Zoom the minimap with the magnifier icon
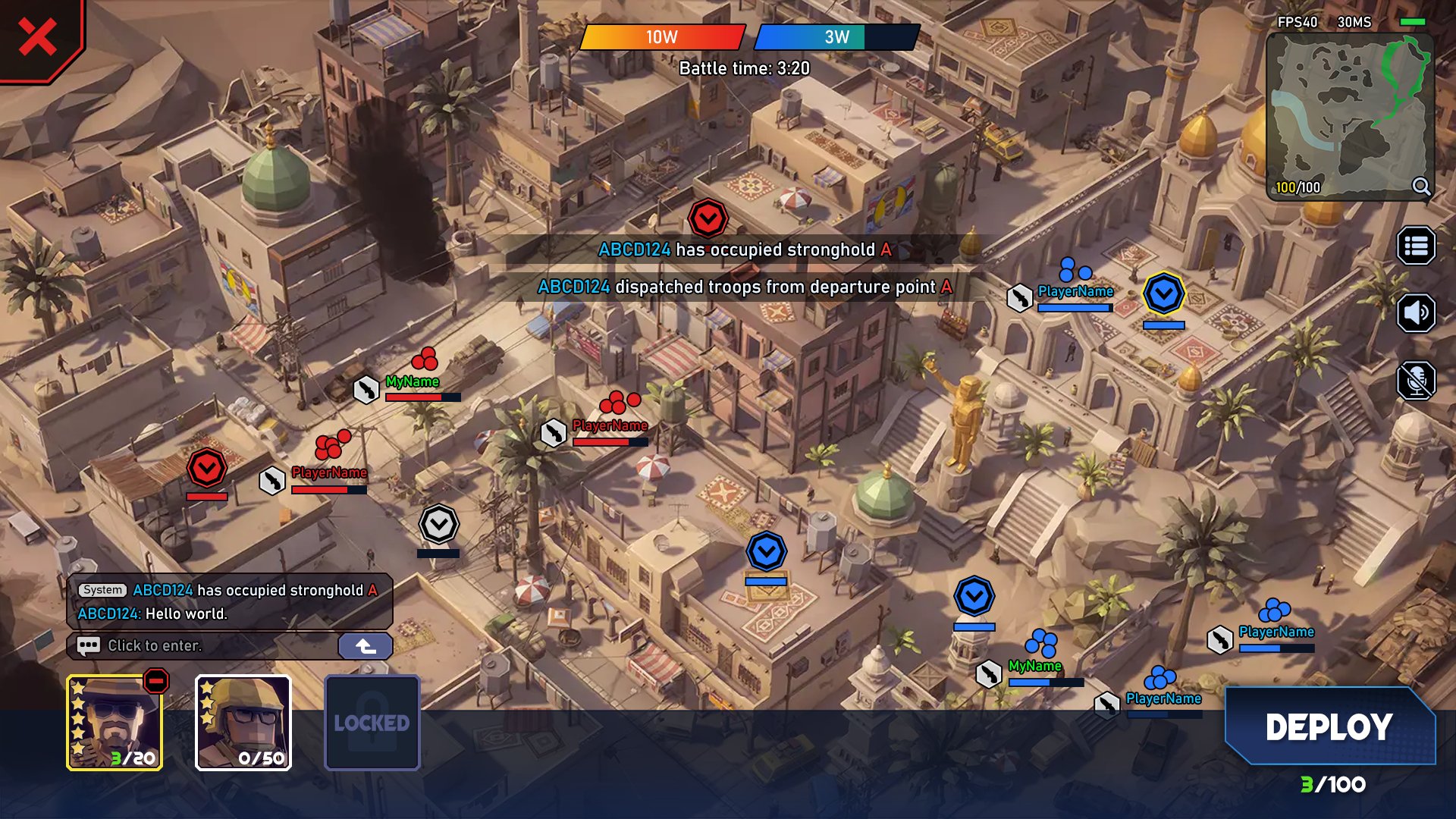The width and height of the screenshot is (1456, 819). point(1420,186)
